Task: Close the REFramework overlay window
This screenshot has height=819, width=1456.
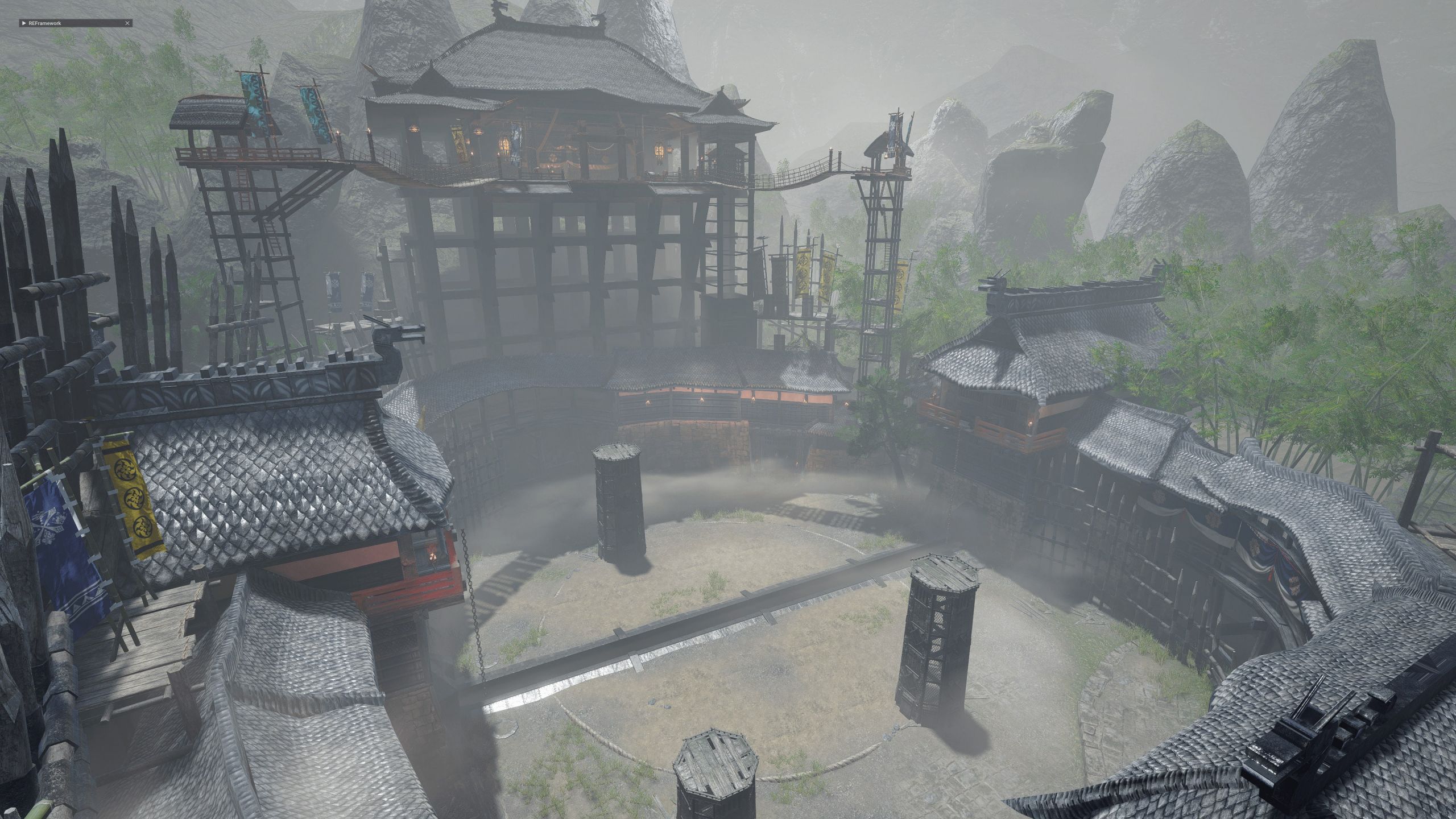Action: 127,23
